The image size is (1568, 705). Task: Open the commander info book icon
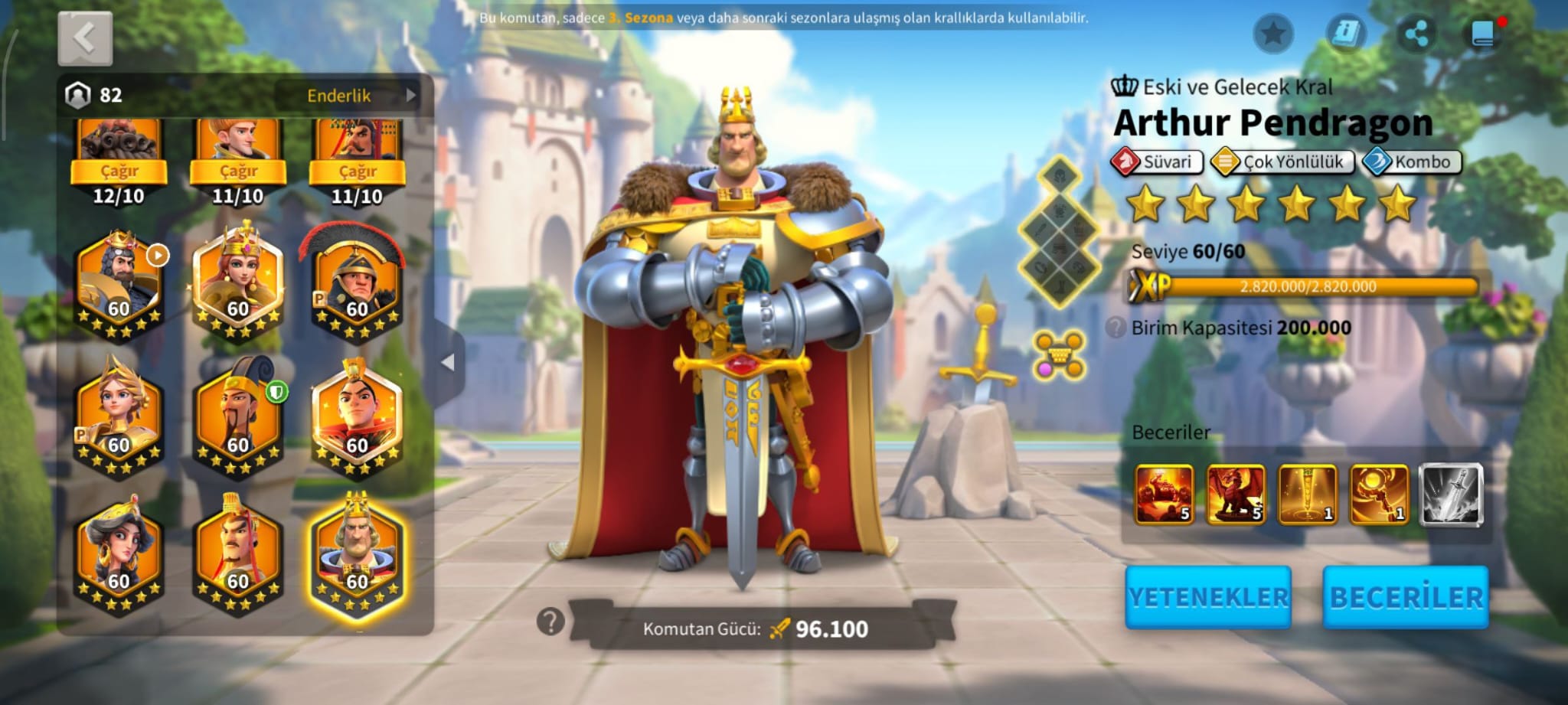click(x=1345, y=34)
